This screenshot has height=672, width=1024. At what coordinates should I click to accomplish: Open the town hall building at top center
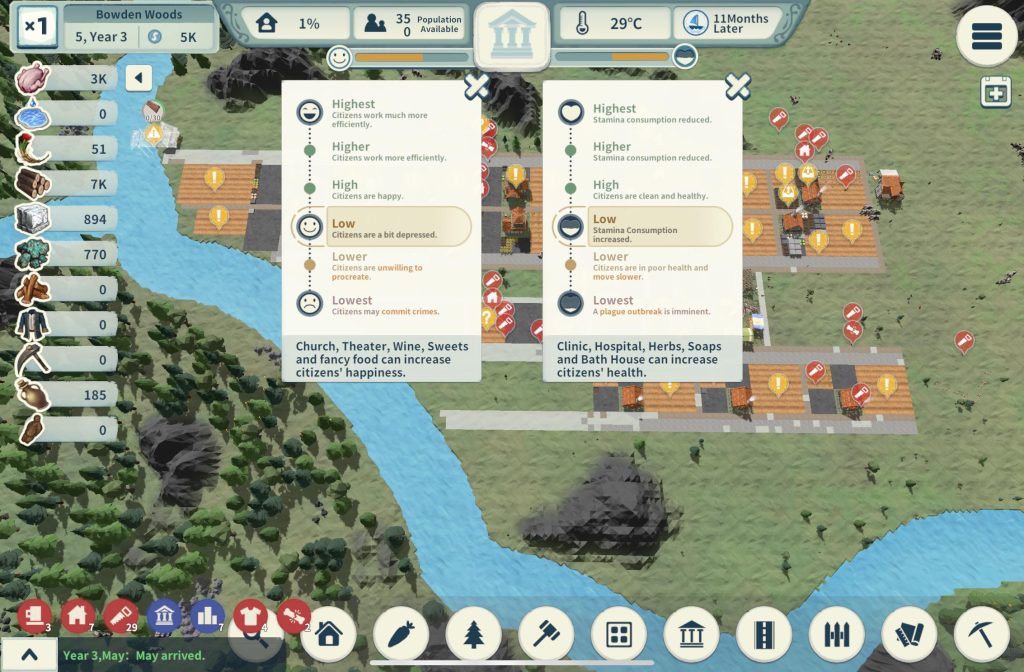click(511, 35)
